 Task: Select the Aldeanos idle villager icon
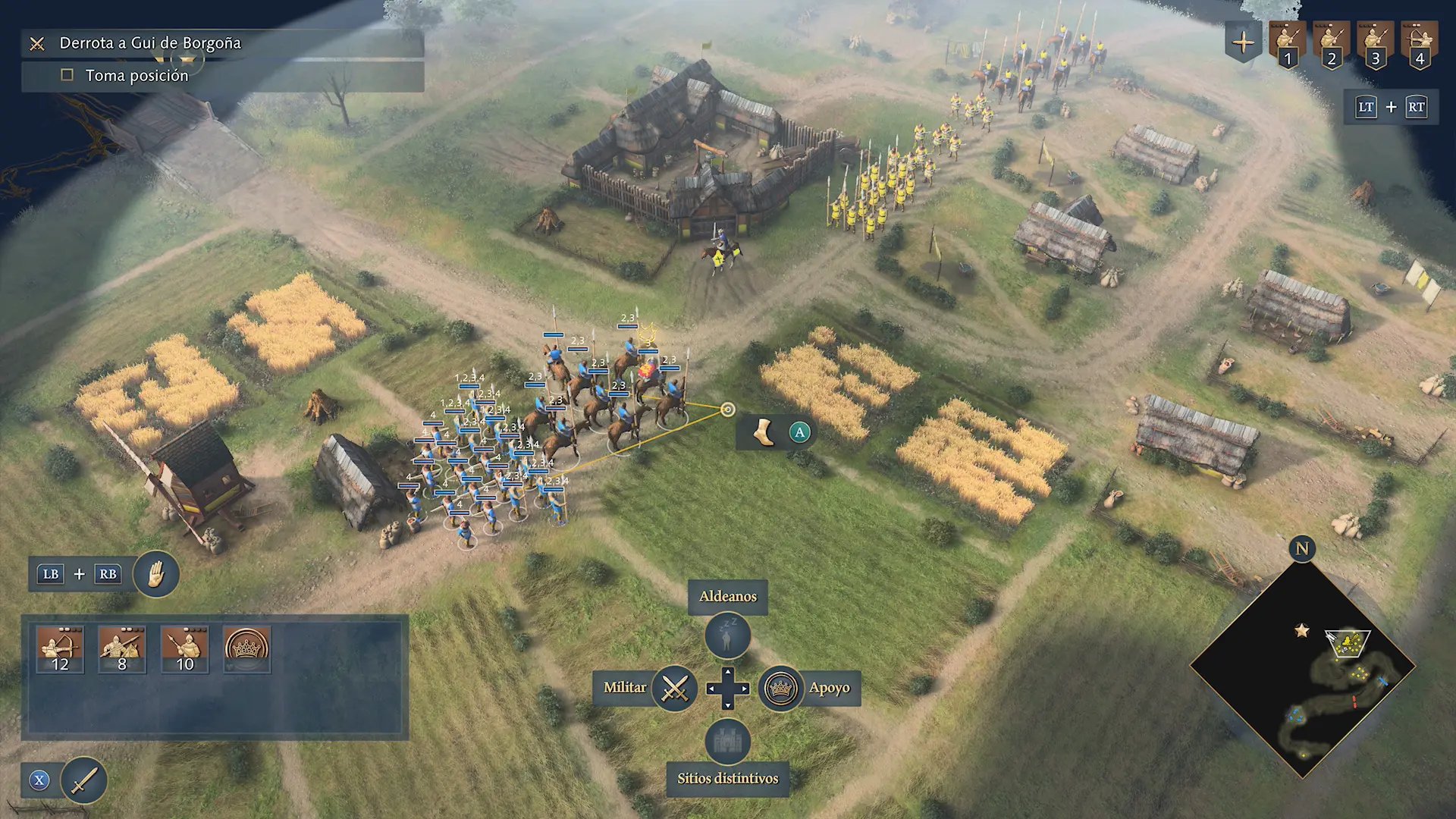pos(727,635)
